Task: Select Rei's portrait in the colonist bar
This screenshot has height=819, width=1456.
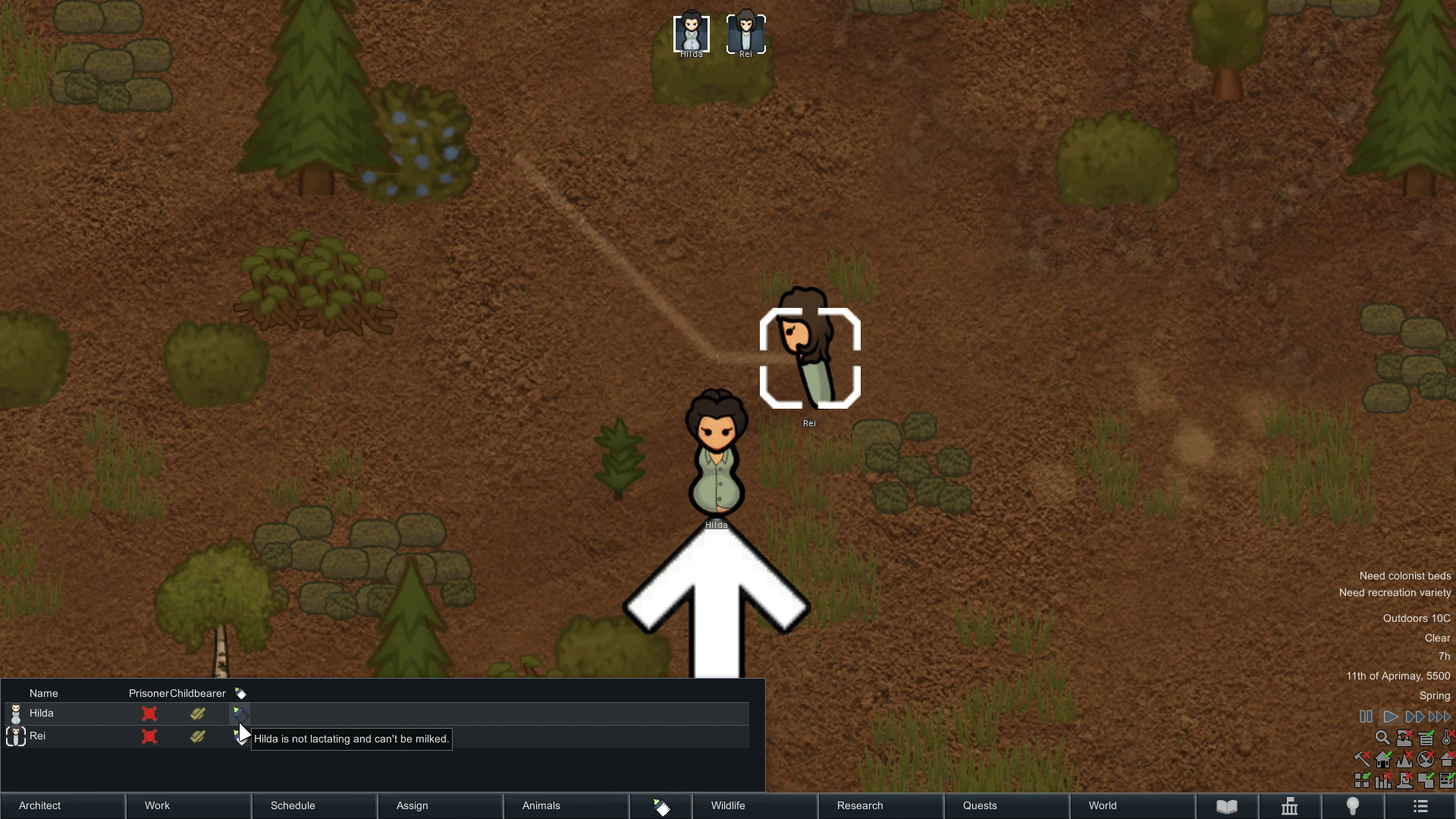Action: [746, 34]
